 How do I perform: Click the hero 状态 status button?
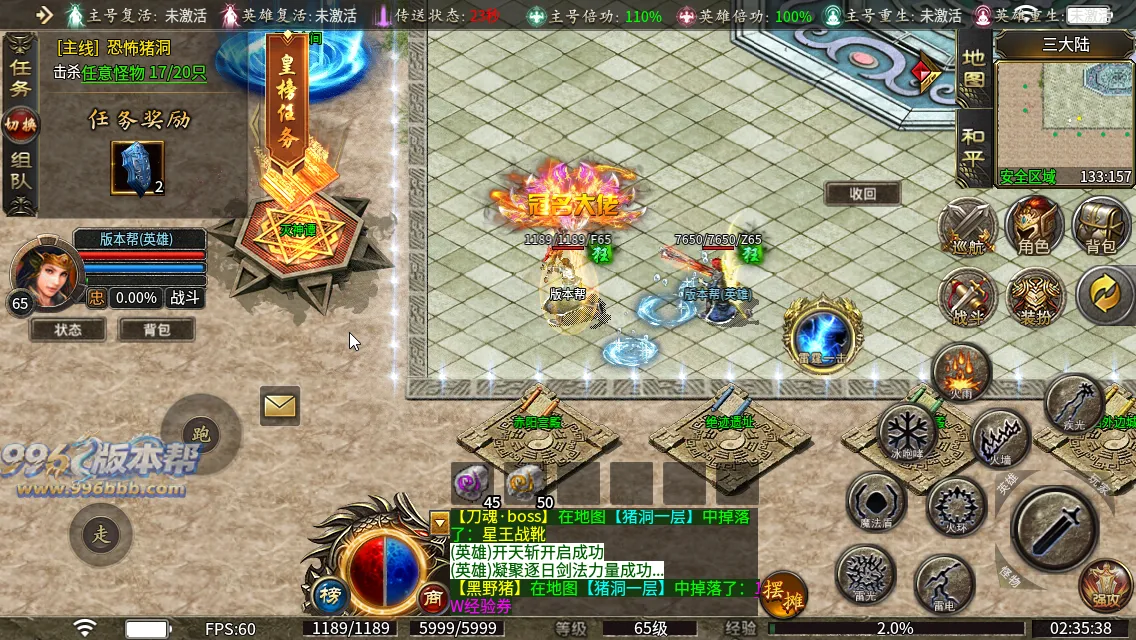click(x=68, y=330)
